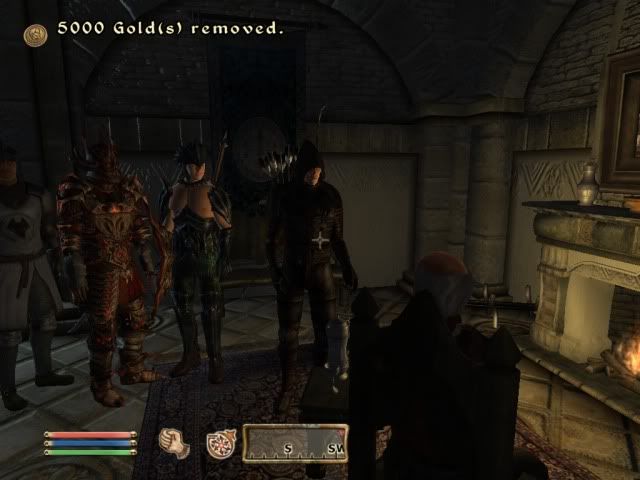Select the active spell icon
Image resolution: width=640 pixels, height=480 pixels.
tap(221, 443)
